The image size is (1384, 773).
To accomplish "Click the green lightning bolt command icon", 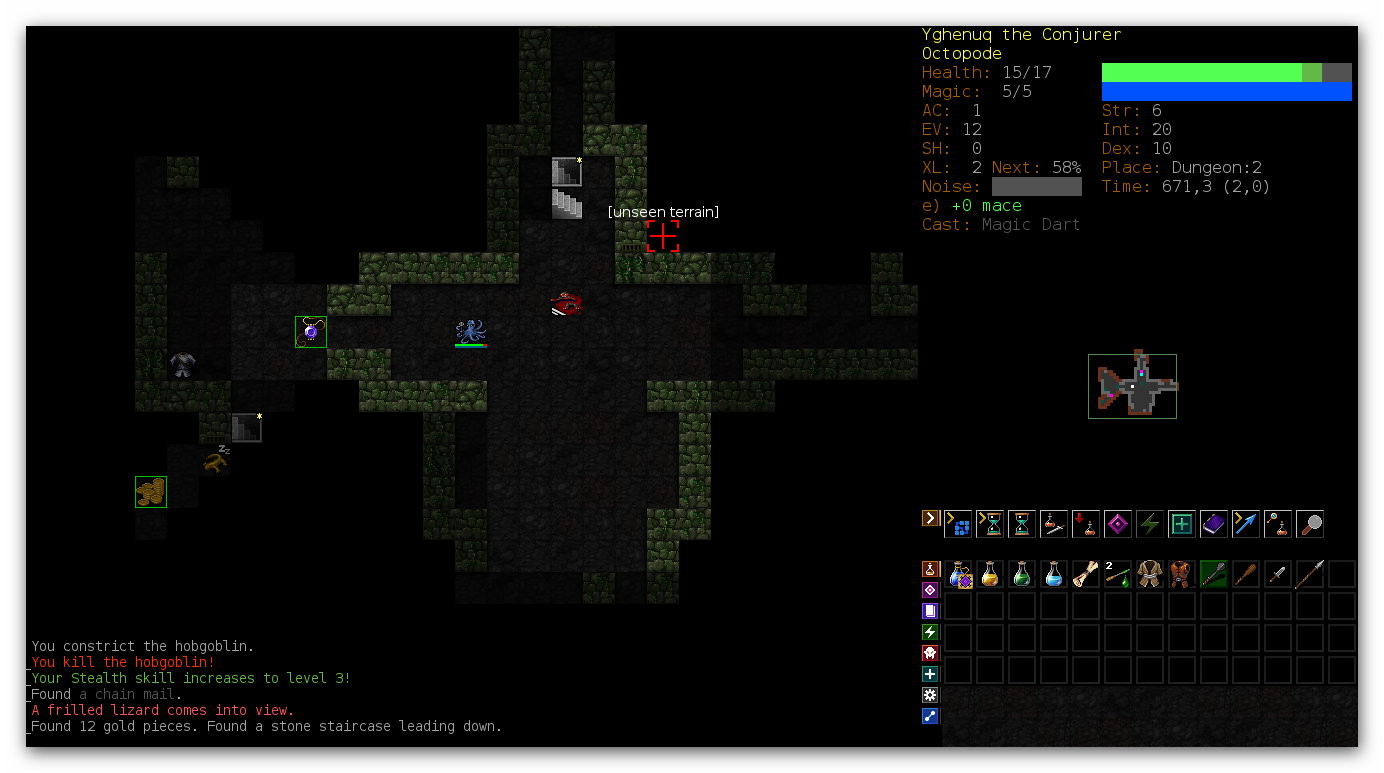I will [x=1150, y=523].
